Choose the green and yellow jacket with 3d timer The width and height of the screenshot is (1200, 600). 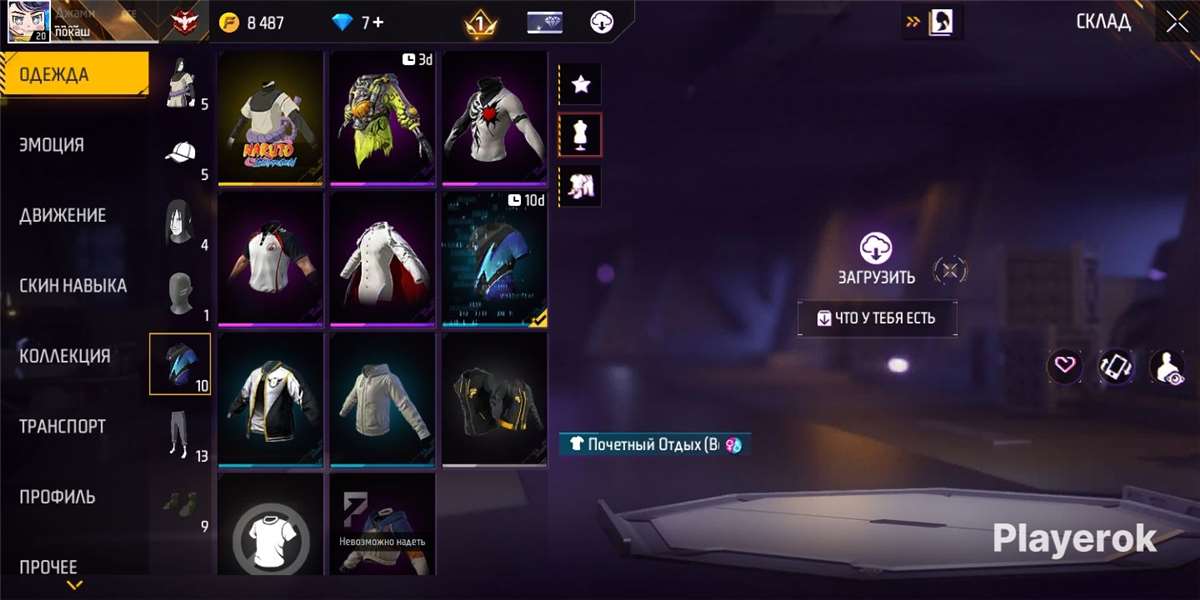point(382,117)
